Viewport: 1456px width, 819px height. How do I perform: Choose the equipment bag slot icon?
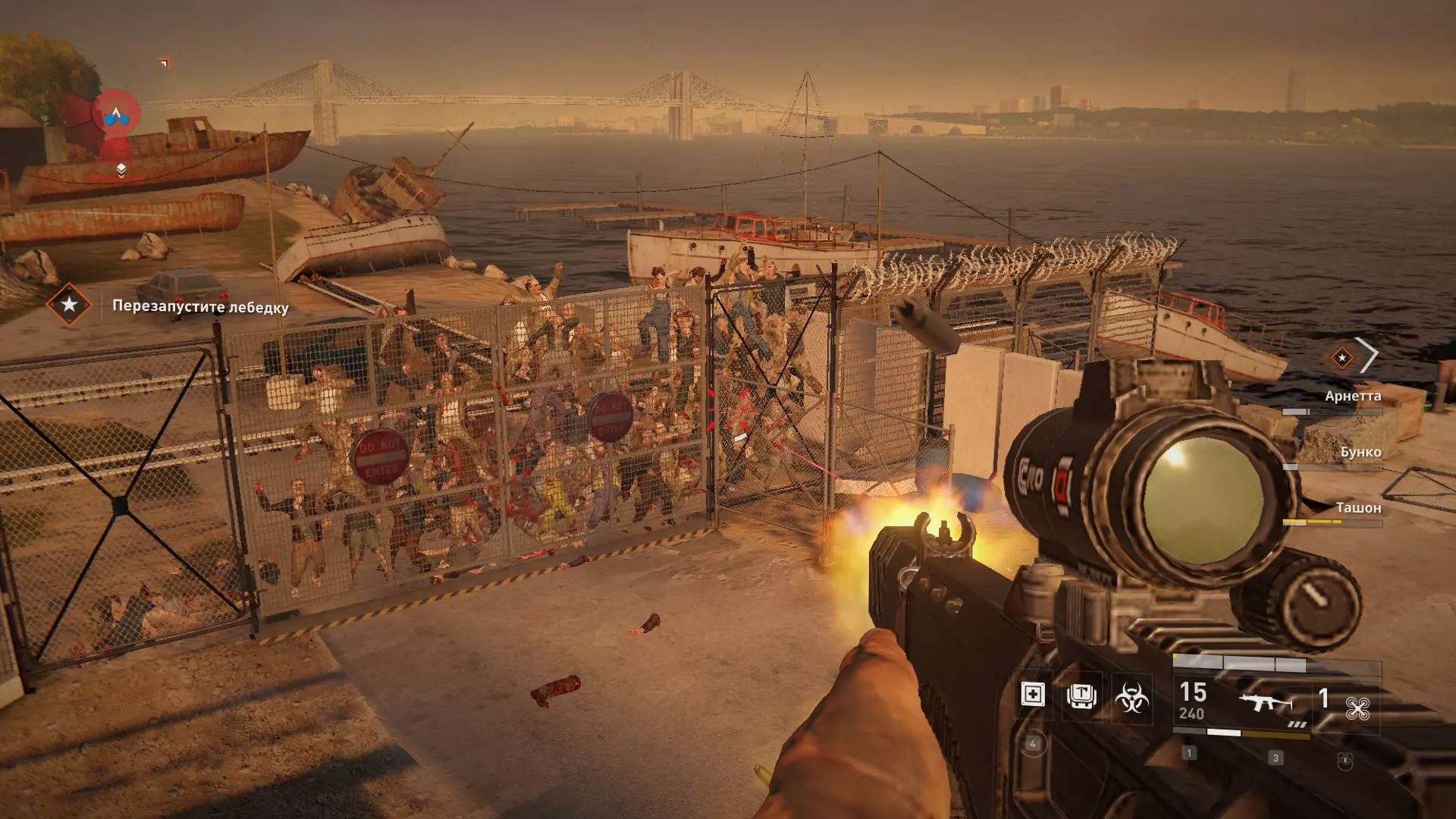click(1081, 695)
